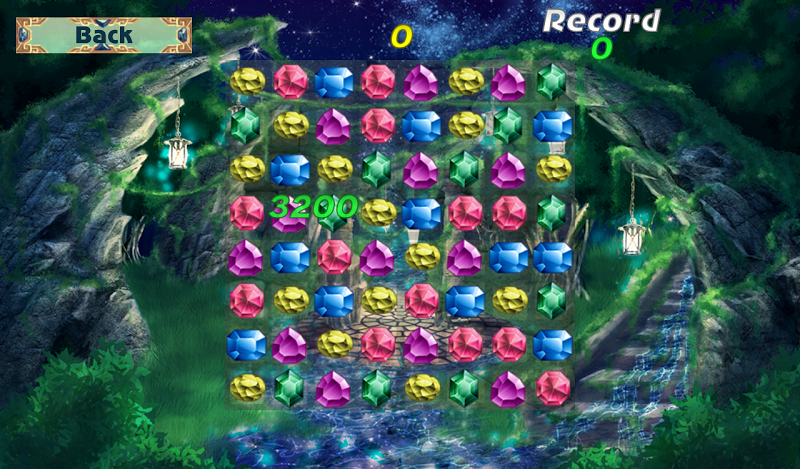This screenshot has width=800, height=469.
Task: Go back using the Back button
Action: pyautogui.click(x=104, y=35)
